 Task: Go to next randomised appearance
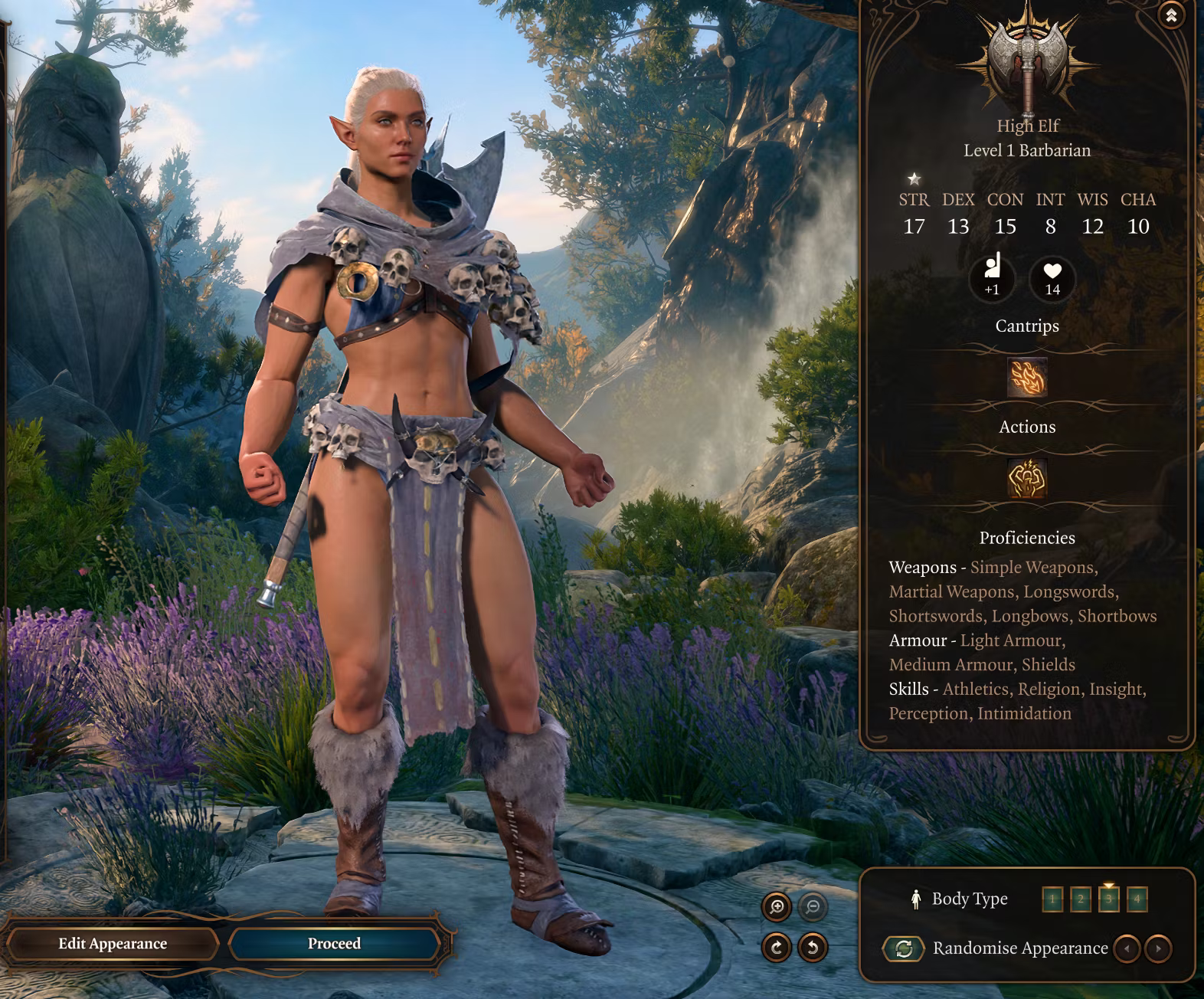1158,948
